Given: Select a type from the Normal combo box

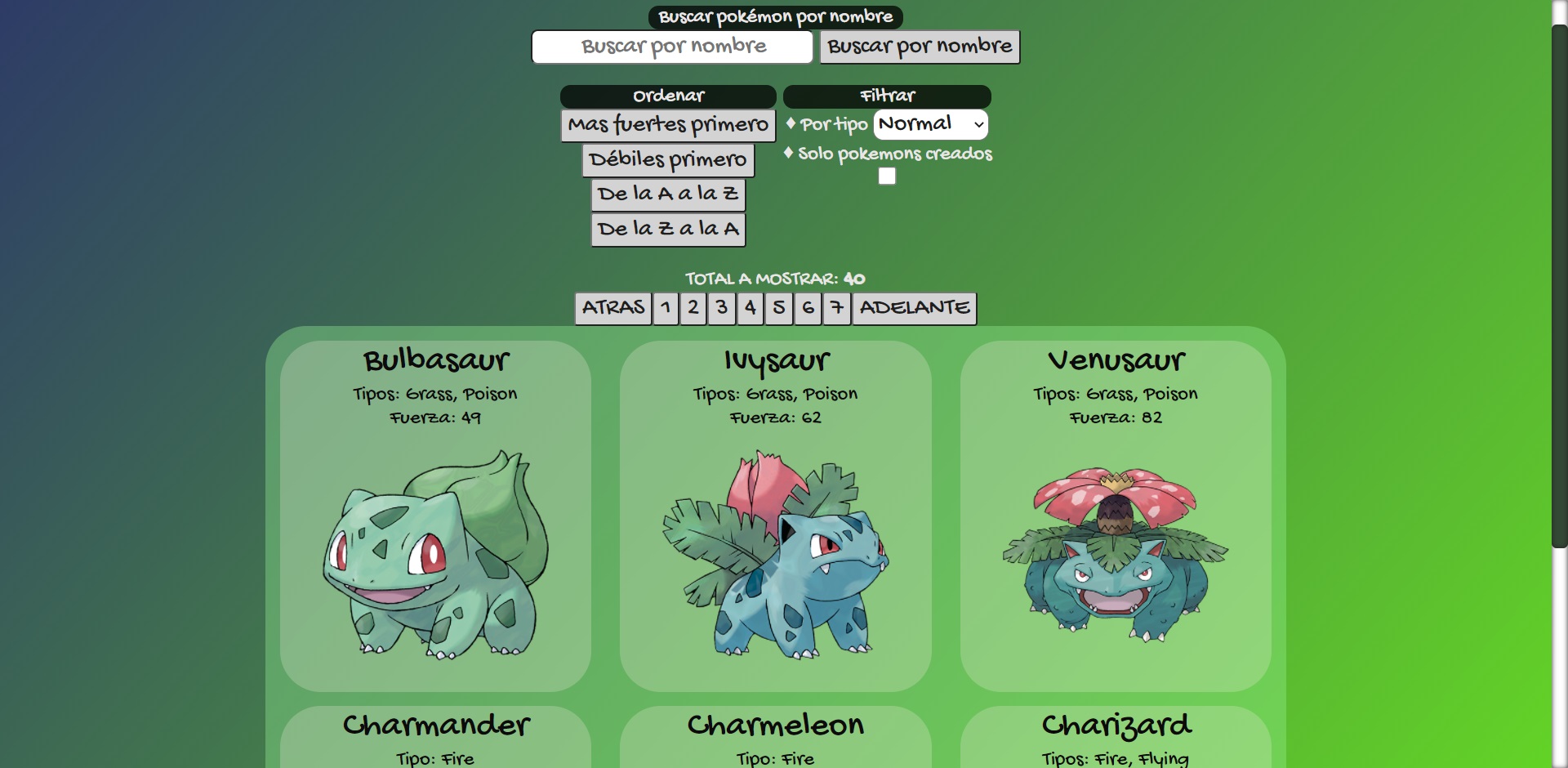Looking at the screenshot, I should point(929,124).
